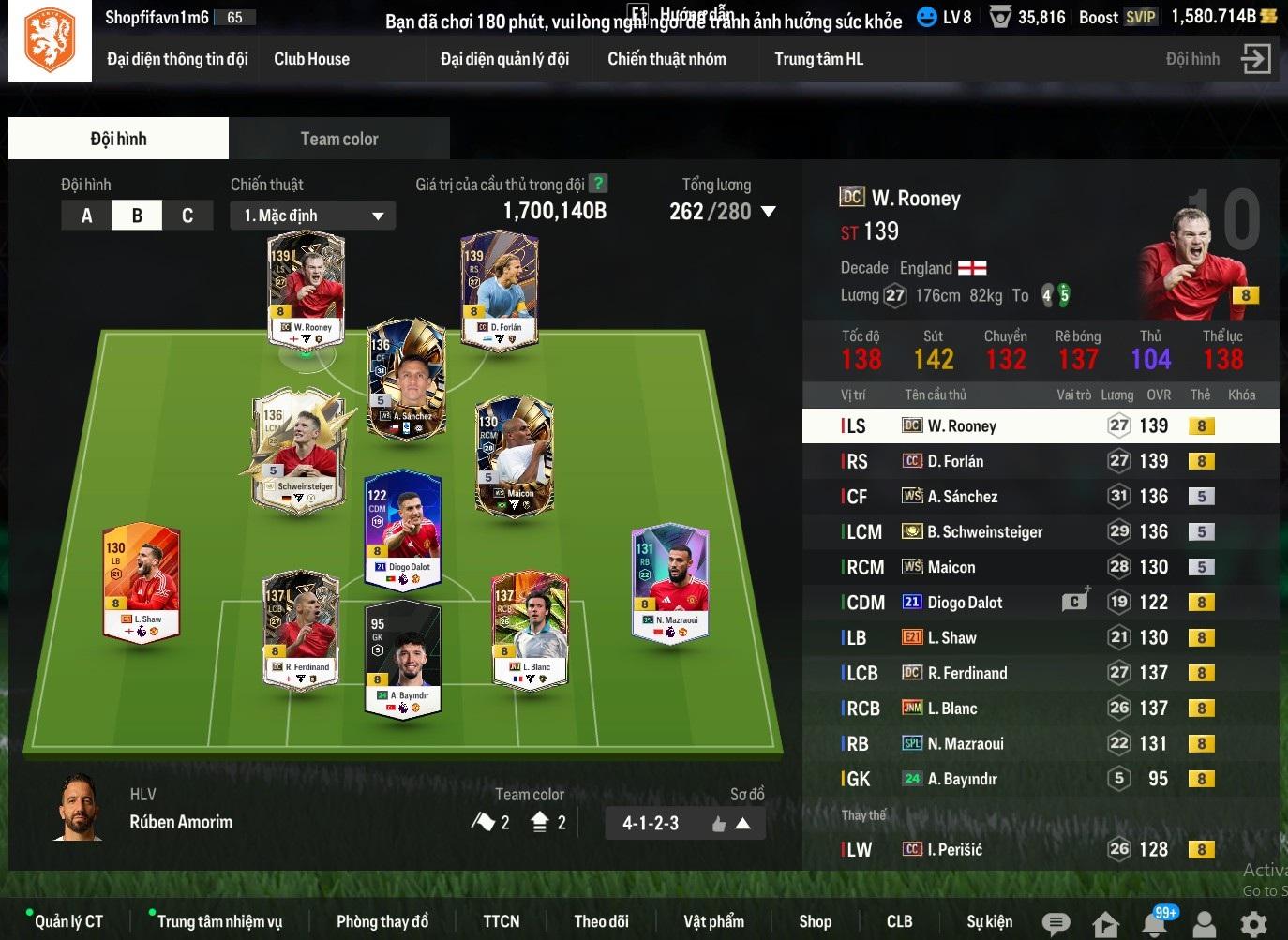This screenshot has height=940, width=1288.
Task: Select the D. Forlán player card
Action: coord(498,286)
